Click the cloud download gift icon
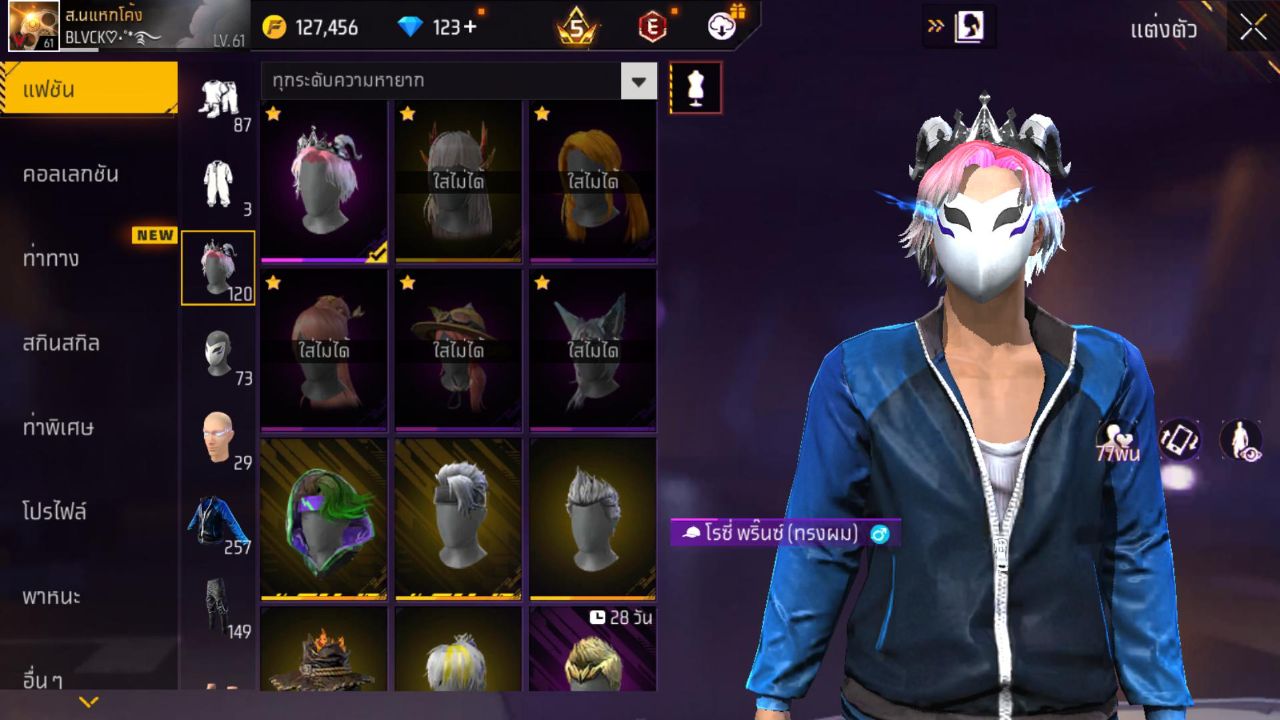The image size is (1280, 720). tap(722, 27)
